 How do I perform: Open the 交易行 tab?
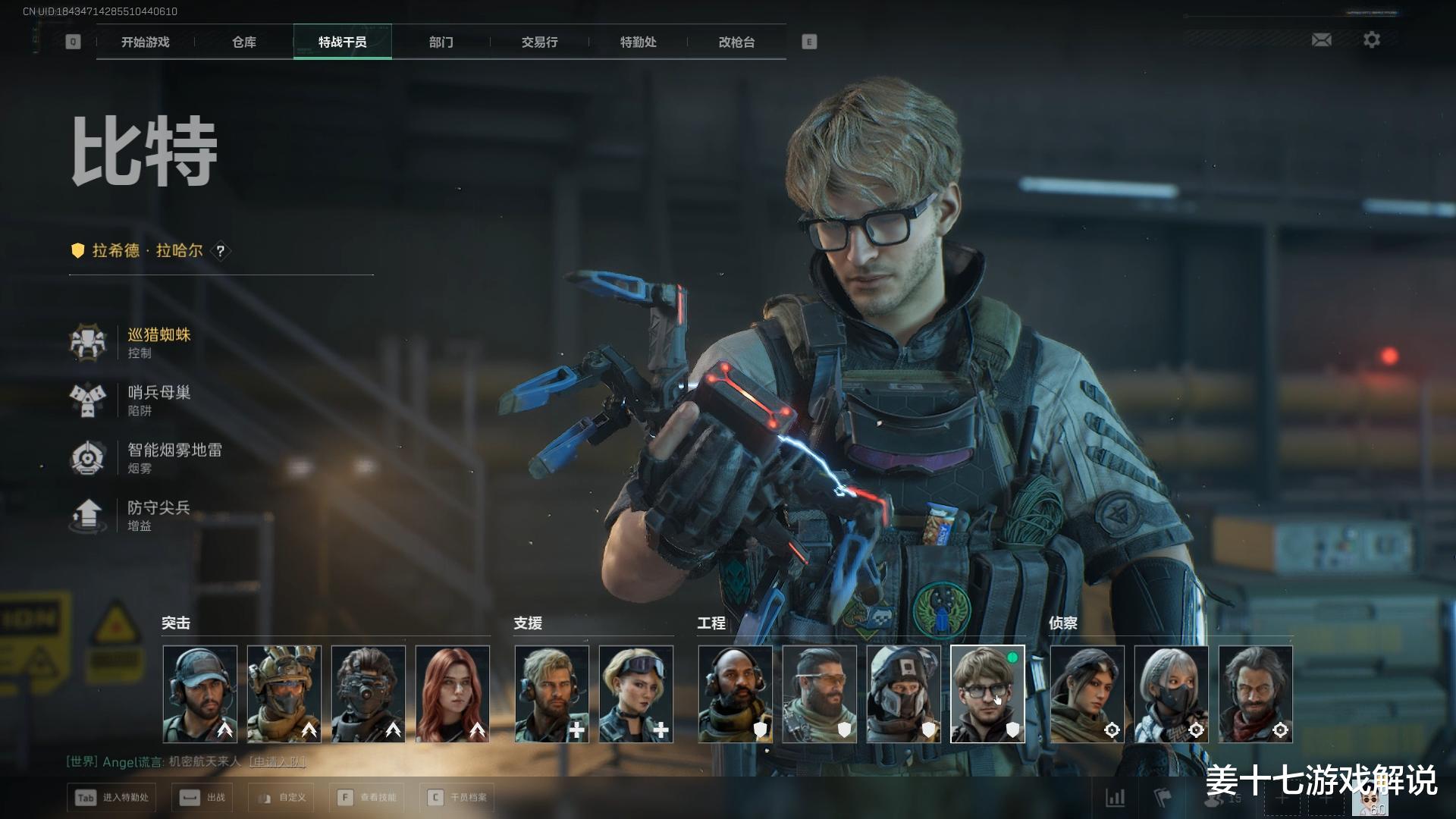pyautogui.click(x=539, y=42)
